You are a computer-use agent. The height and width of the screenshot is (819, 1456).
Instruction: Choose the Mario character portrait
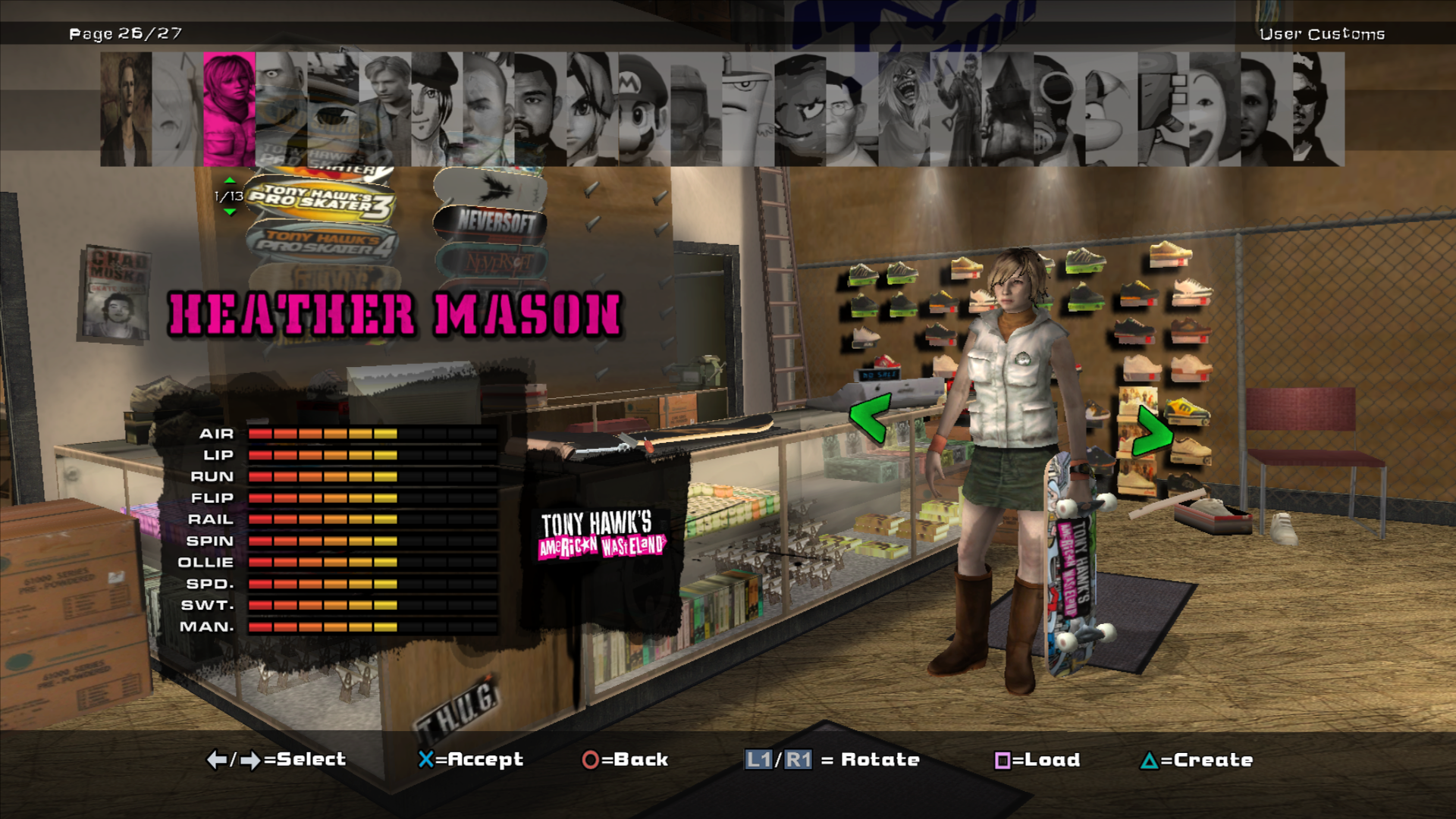pos(643,109)
